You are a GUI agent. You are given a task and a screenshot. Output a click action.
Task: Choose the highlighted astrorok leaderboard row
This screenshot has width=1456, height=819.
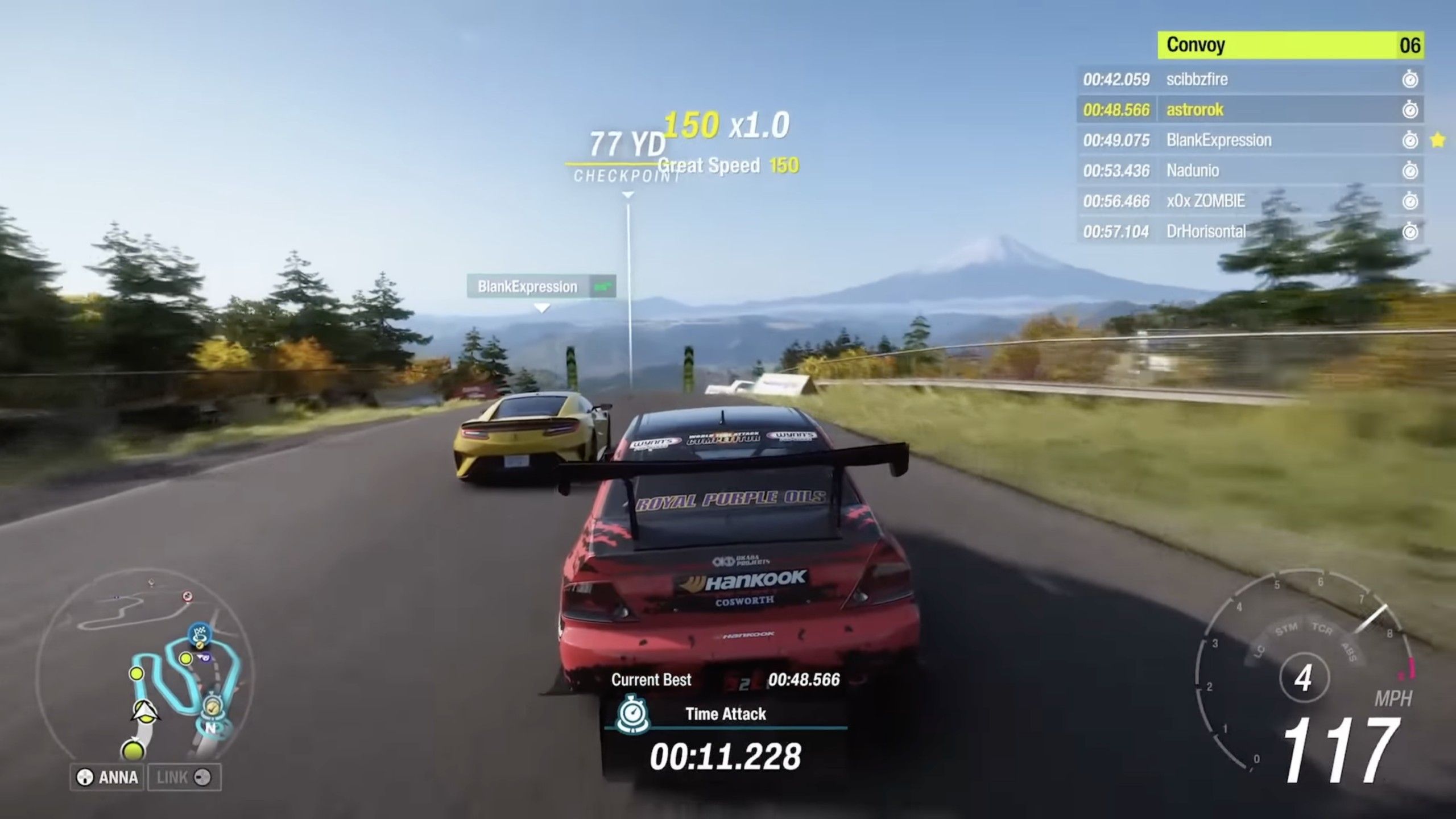pyautogui.click(x=1250, y=110)
